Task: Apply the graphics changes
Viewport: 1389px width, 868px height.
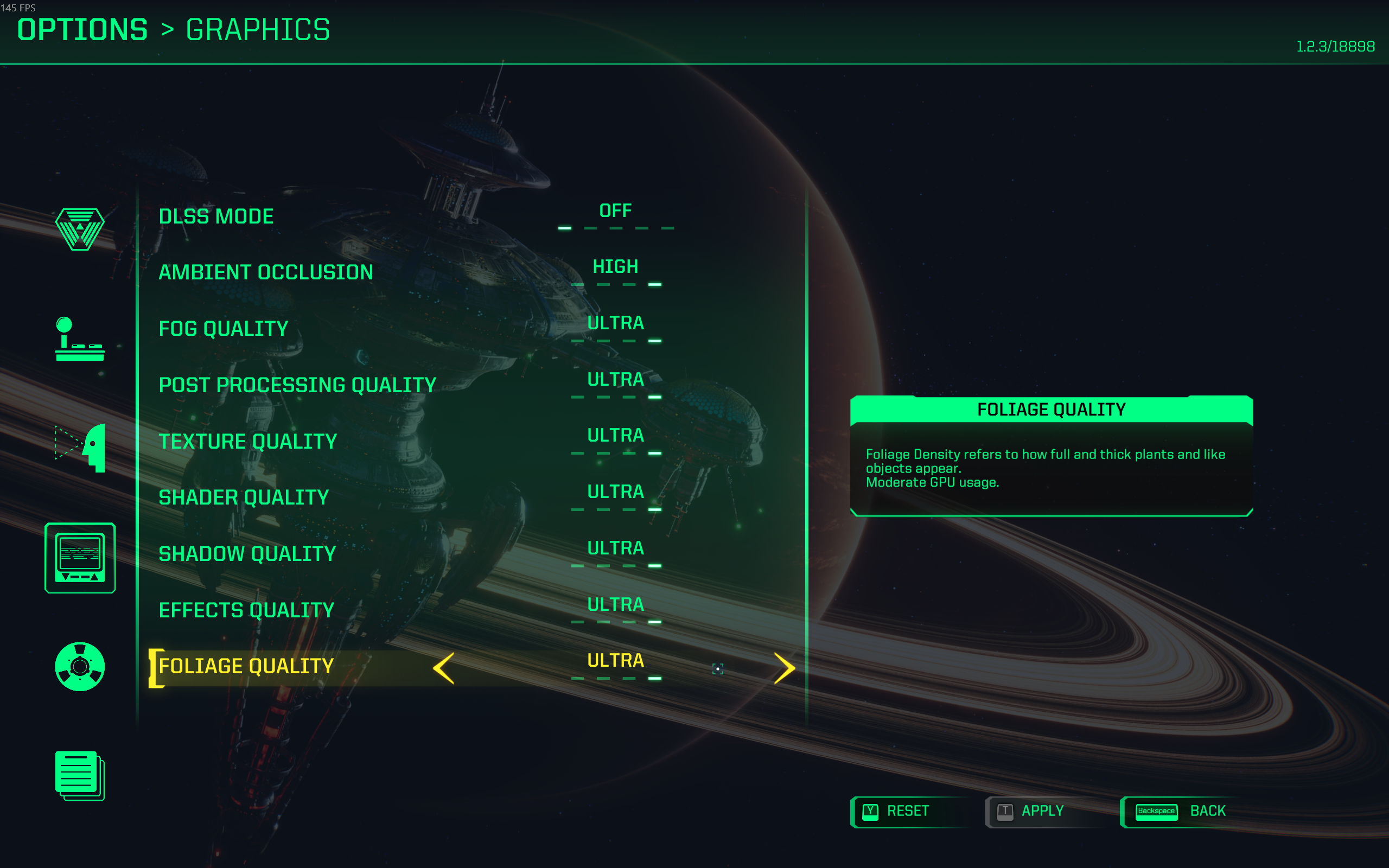Action: 1042,811
